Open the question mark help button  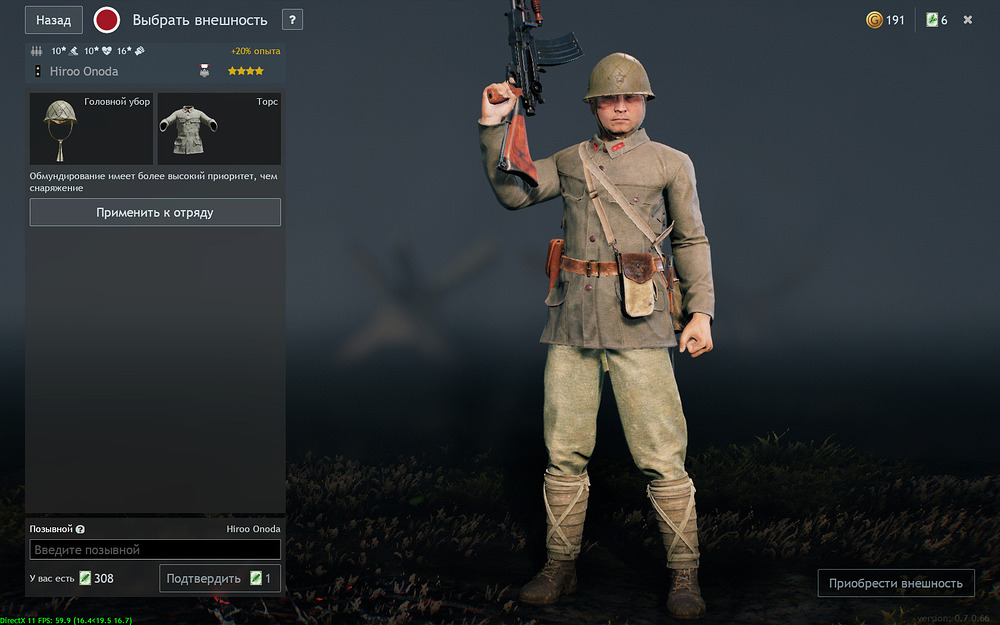[292, 20]
